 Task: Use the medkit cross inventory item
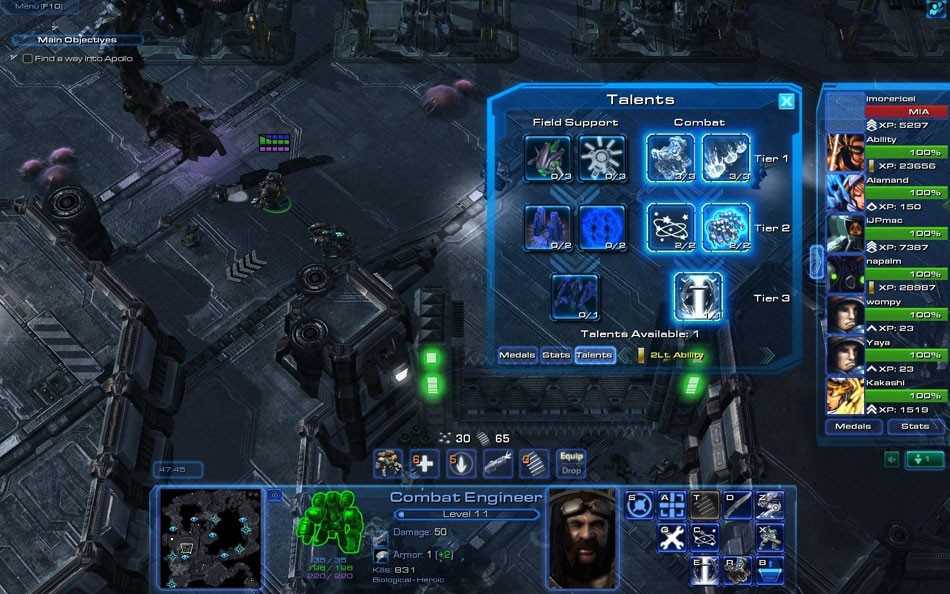[x=423, y=463]
